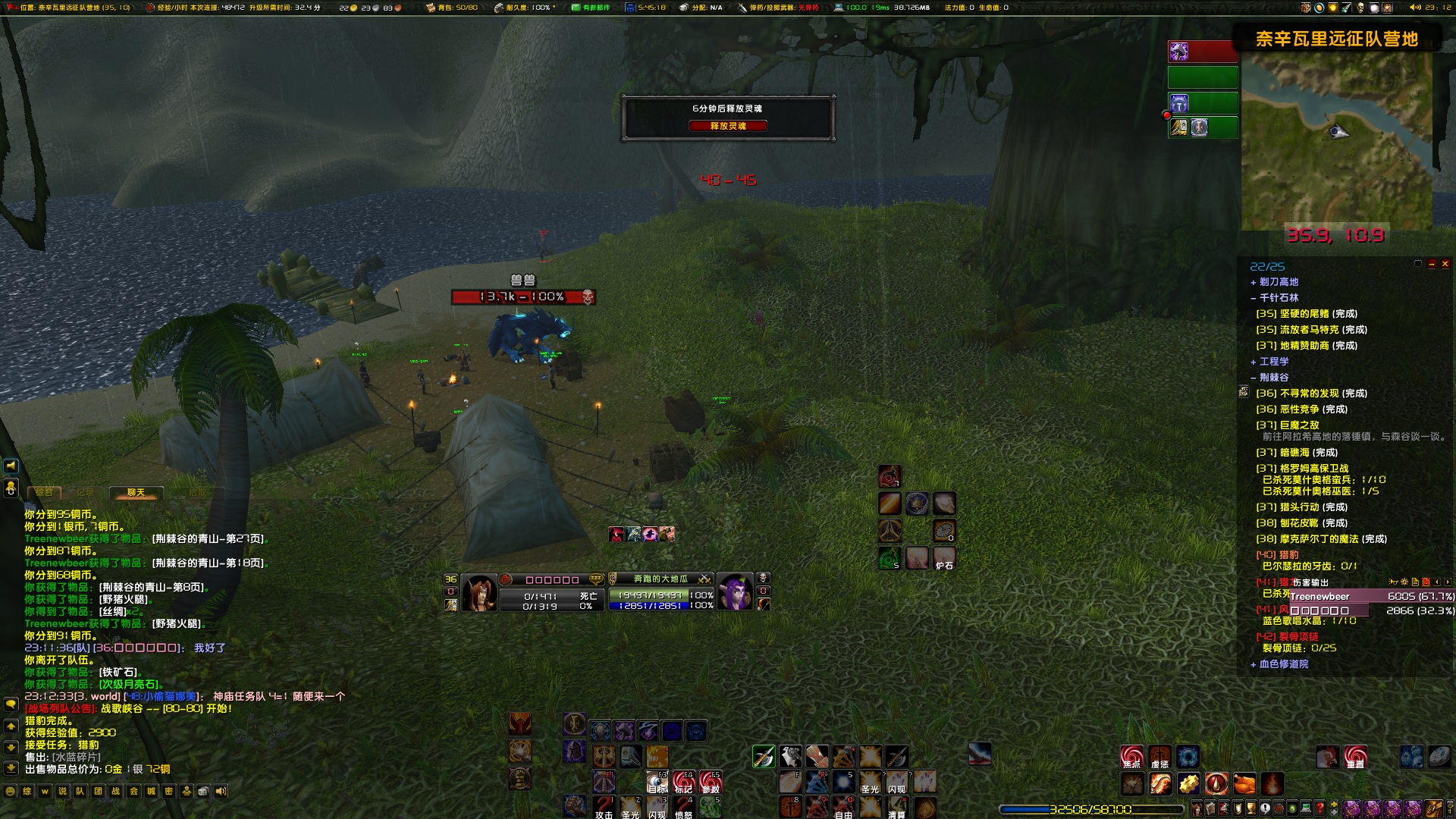Viewport: 1456px width, 819px height.
Task: Use the 愤怒 ability on the action bar
Action: click(683, 807)
